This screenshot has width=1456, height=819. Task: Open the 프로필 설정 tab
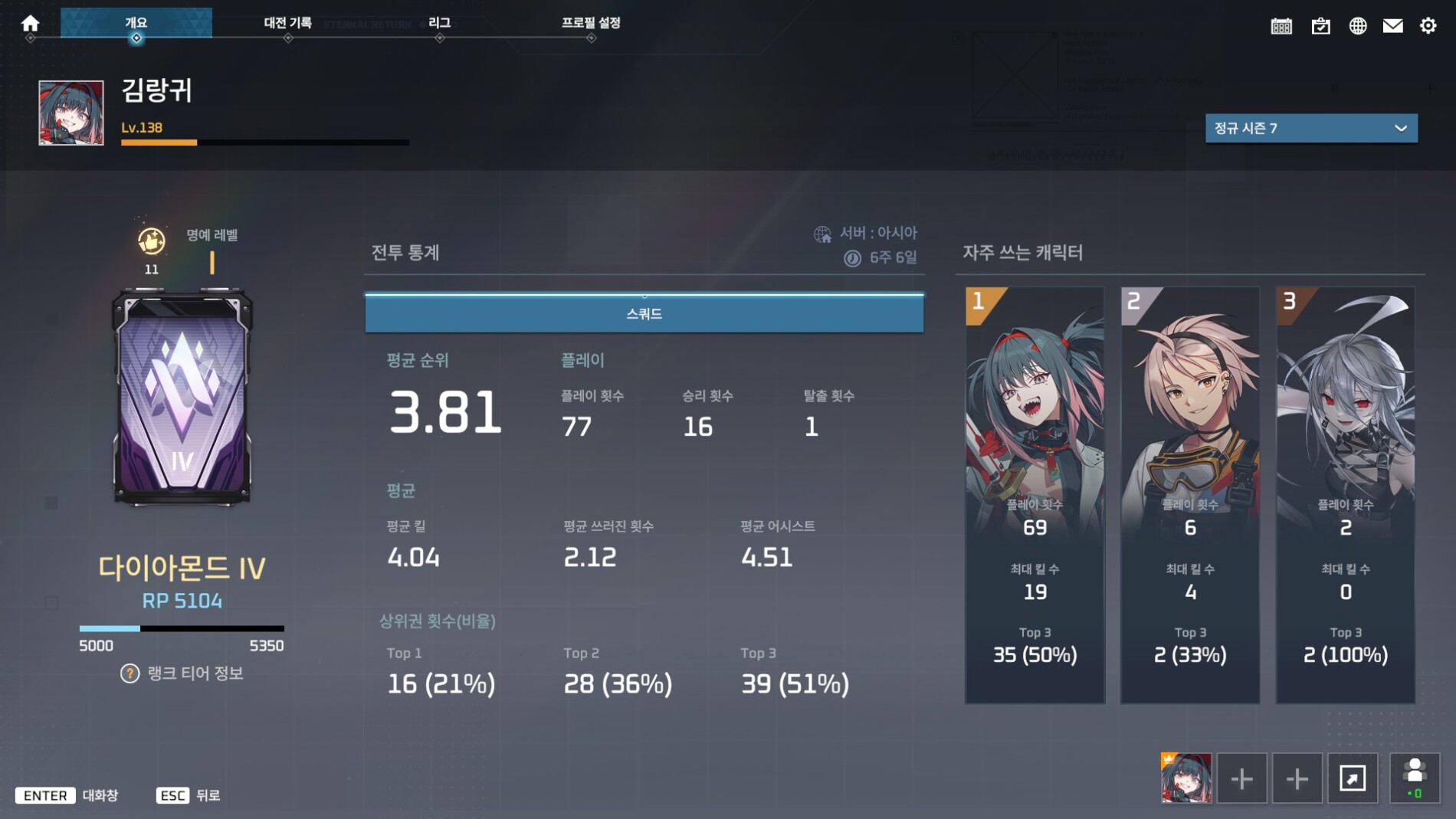pos(591,23)
